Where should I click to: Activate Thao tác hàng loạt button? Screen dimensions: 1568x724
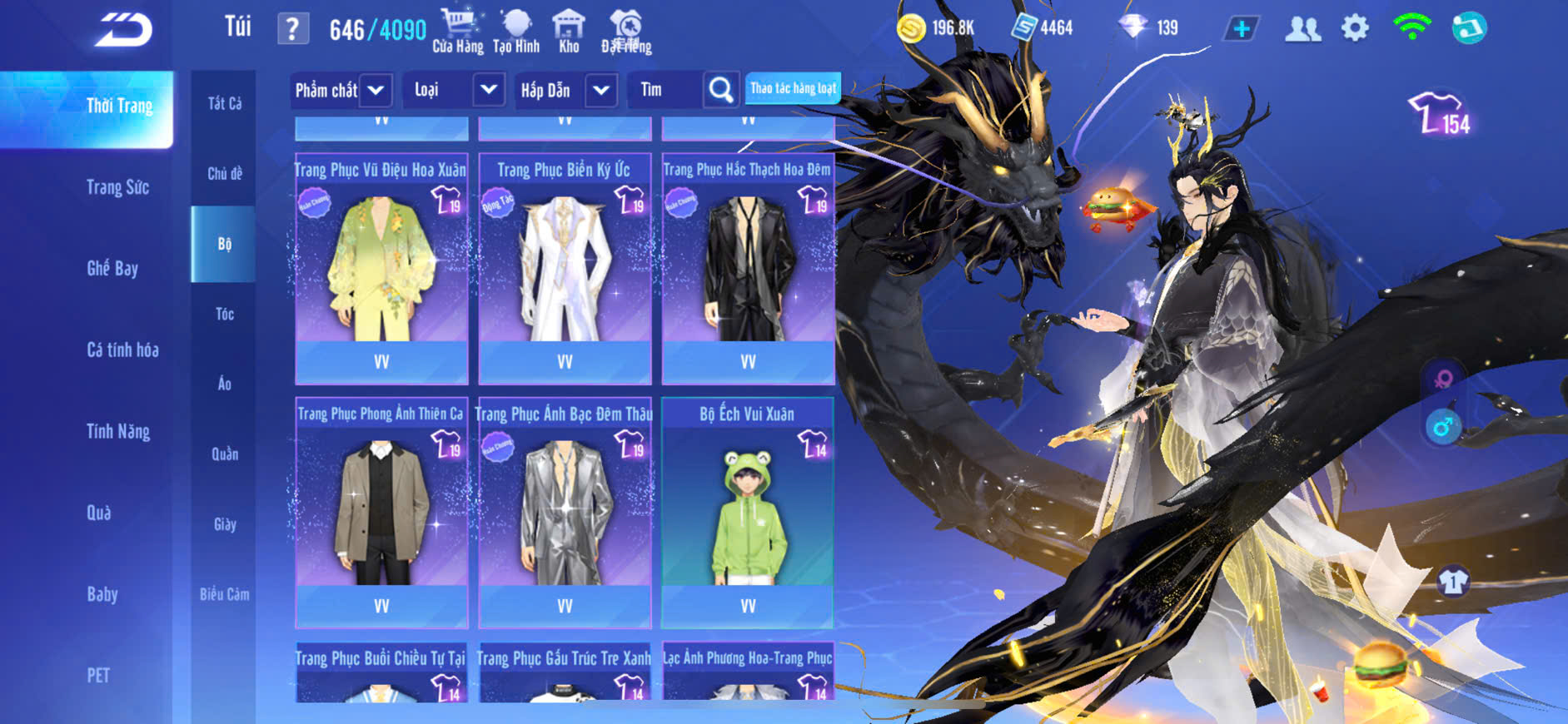coord(793,88)
